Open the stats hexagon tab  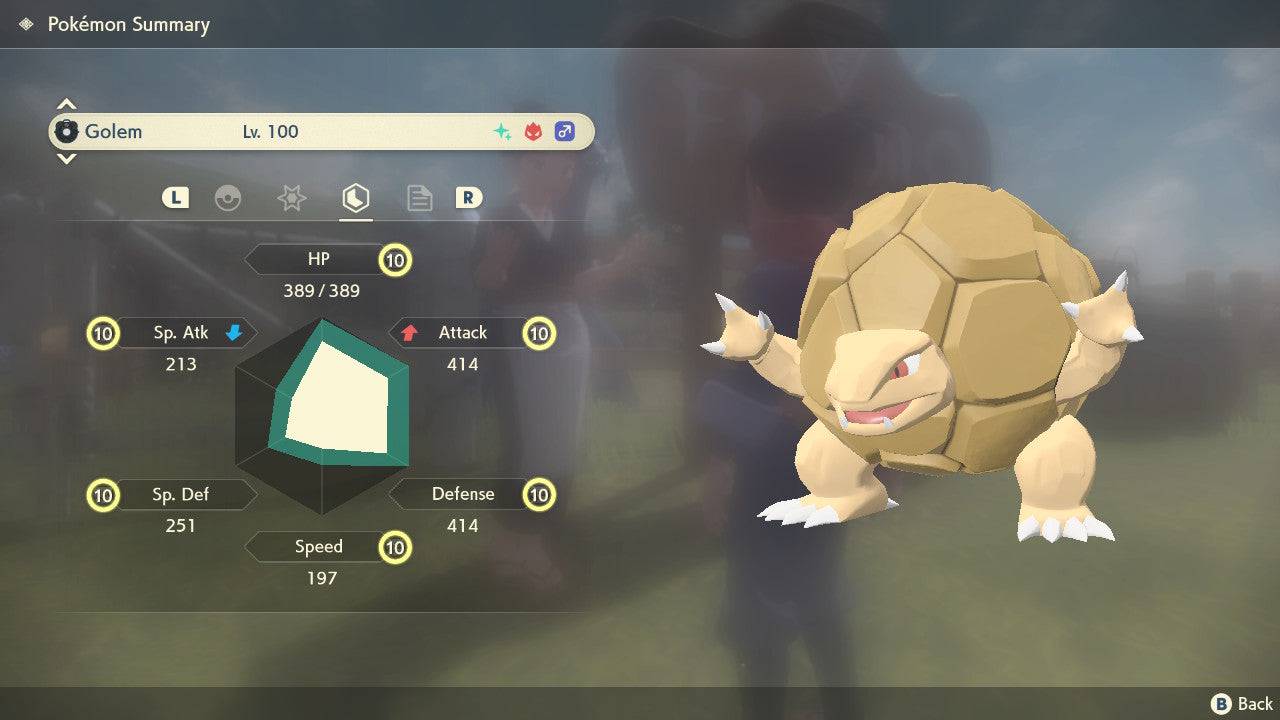point(355,197)
